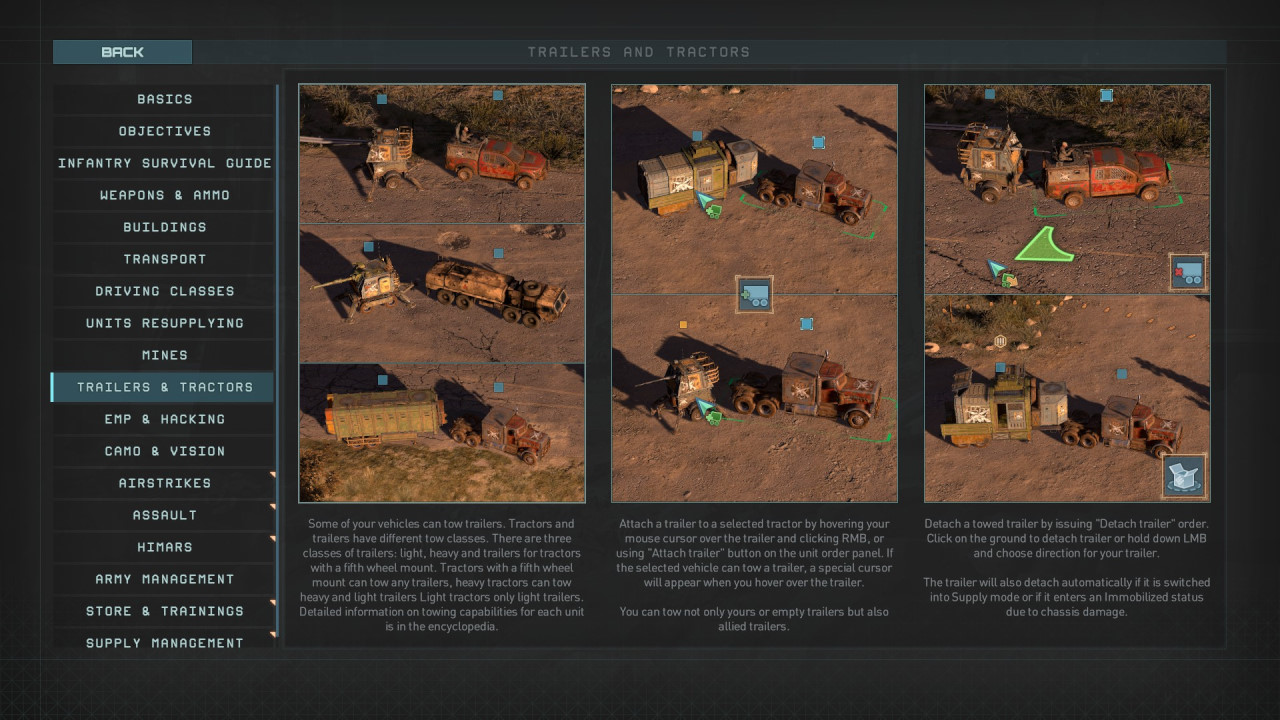Show the Weapons & Ammo topic
The width and height of the screenshot is (1280, 720).
164,195
